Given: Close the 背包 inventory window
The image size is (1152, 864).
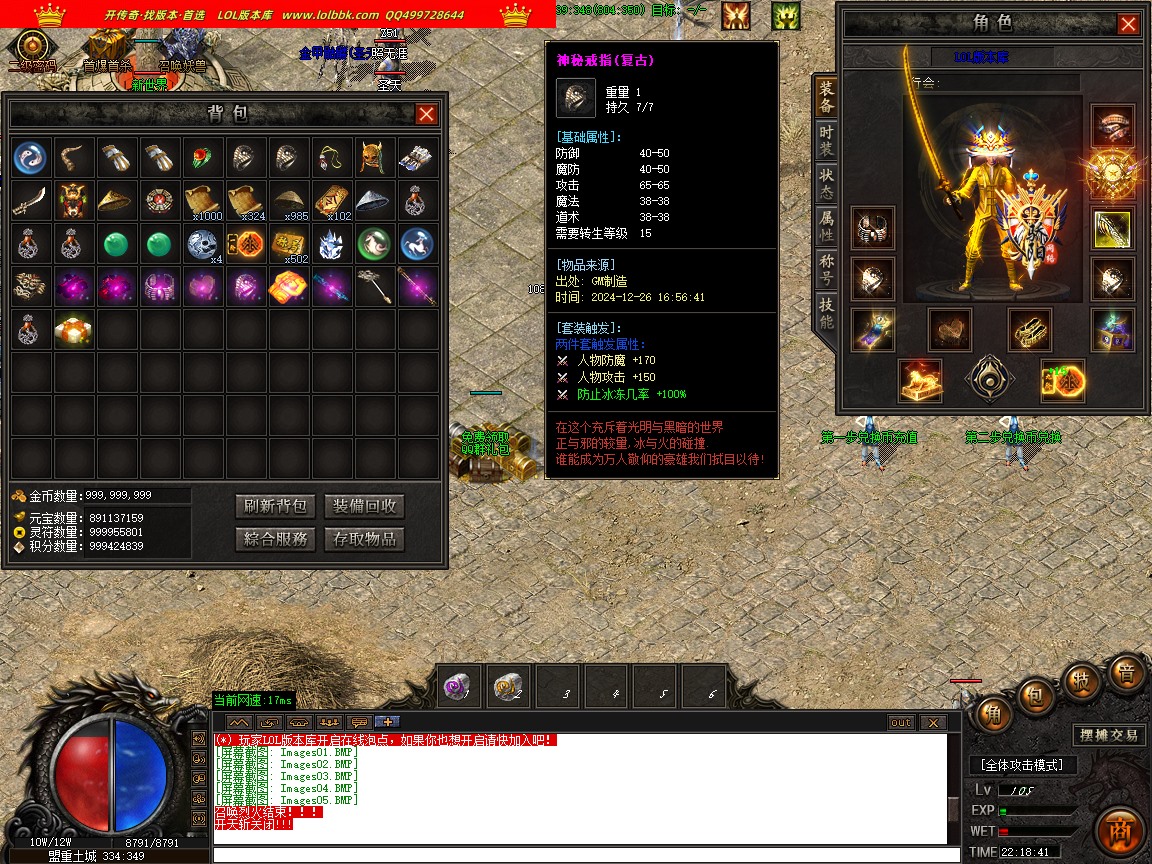Looking at the screenshot, I should pyautogui.click(x=426, y=114).
